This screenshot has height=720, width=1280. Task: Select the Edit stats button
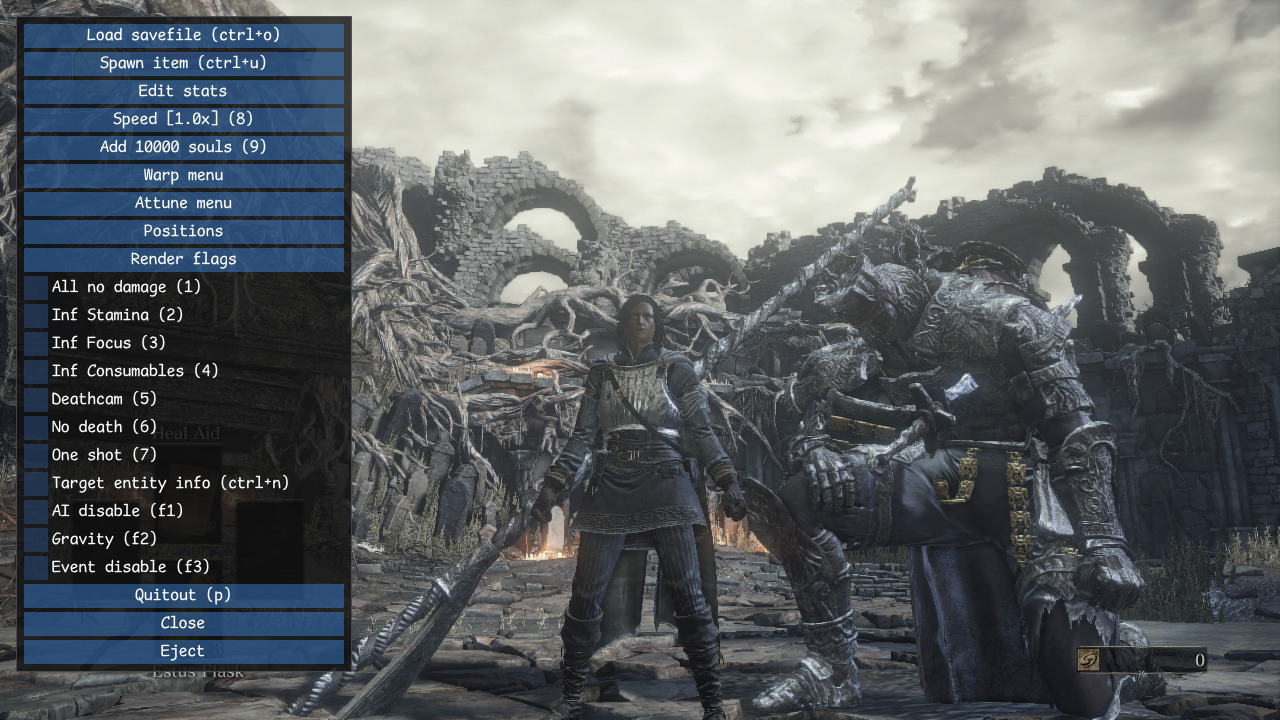[183, 91]
